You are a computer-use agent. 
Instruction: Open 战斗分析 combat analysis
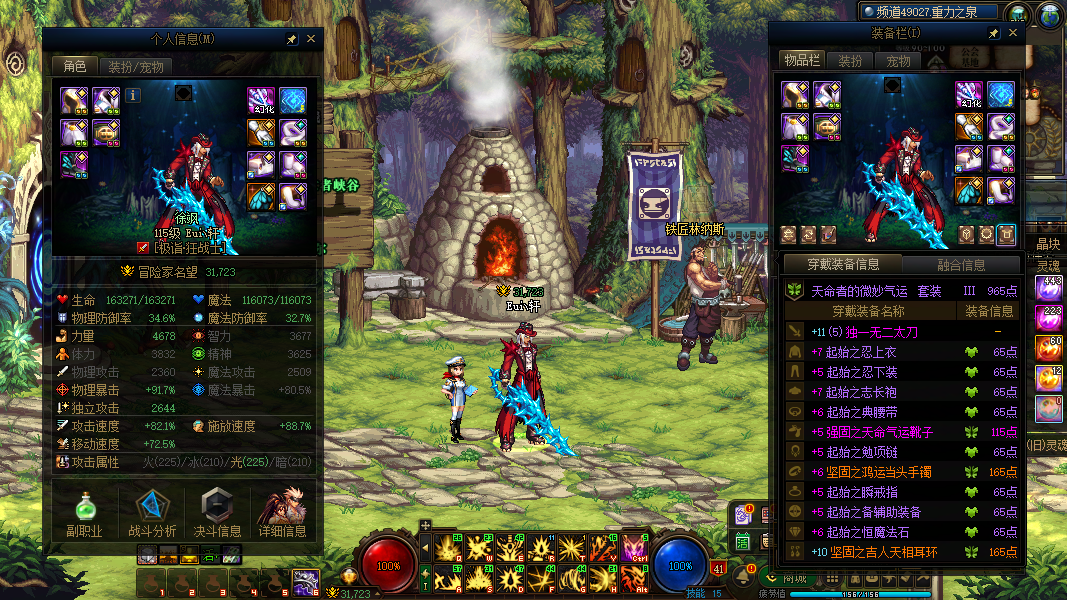tap(152, 511)
